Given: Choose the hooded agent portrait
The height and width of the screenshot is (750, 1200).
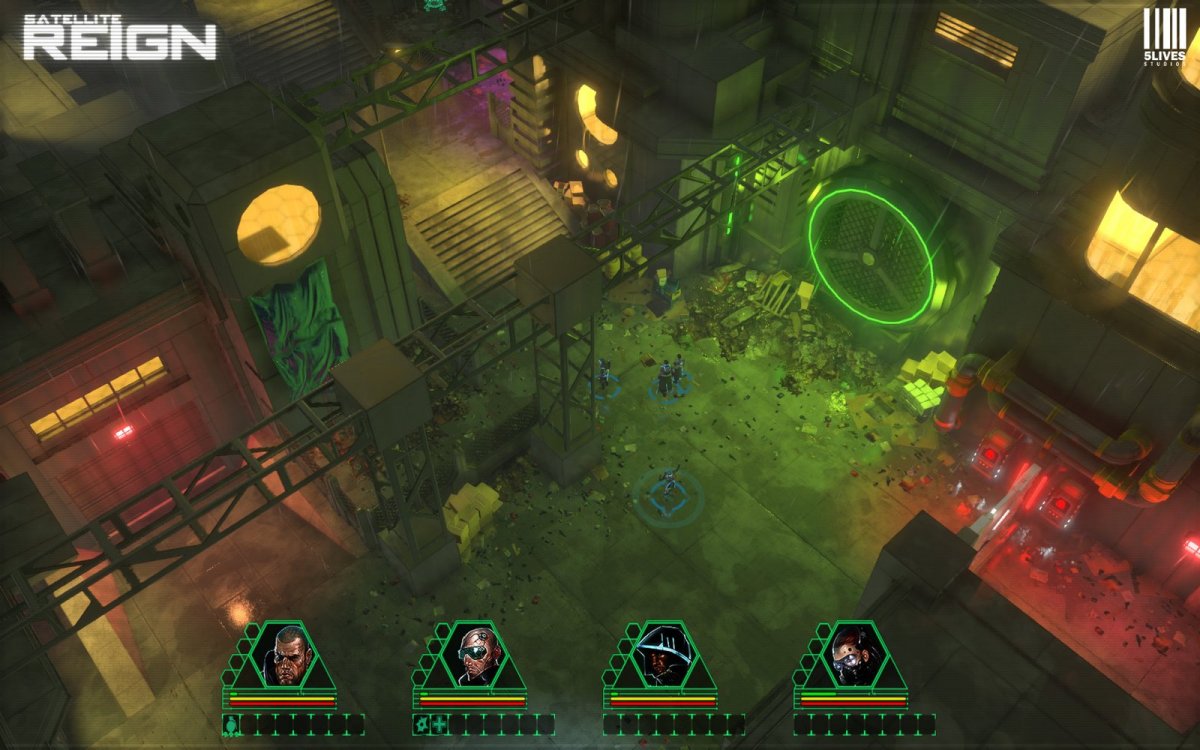Looking at the screenshot, I should pyautogui.click(x=663, y=656).
